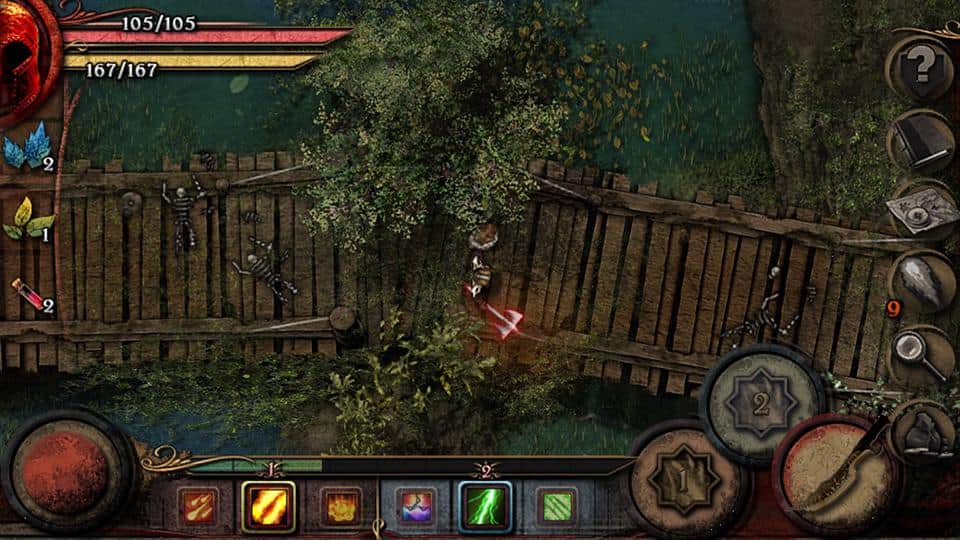Choose the green diagonal stripes skill
960x540 pixels.
pyautogui.click(x=555, y=507)
